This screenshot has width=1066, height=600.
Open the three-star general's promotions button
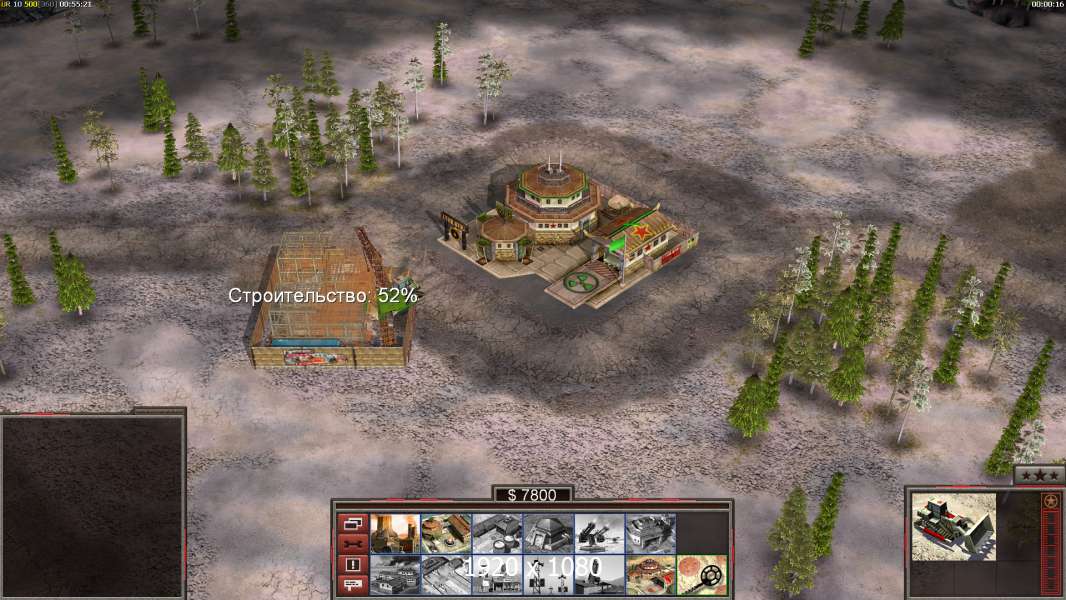tap(1039, 475)
